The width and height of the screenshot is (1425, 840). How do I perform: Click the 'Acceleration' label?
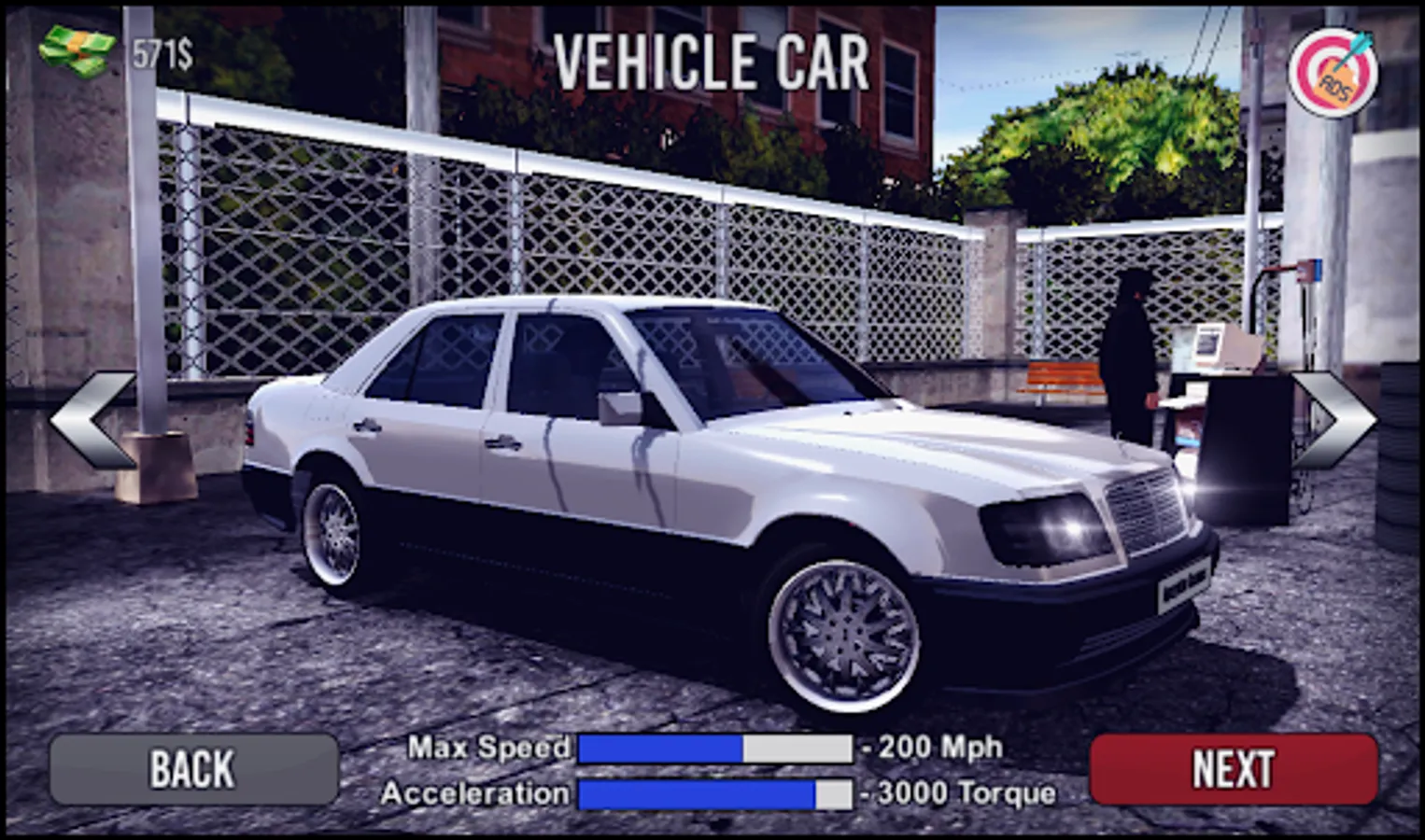[476, 794]
